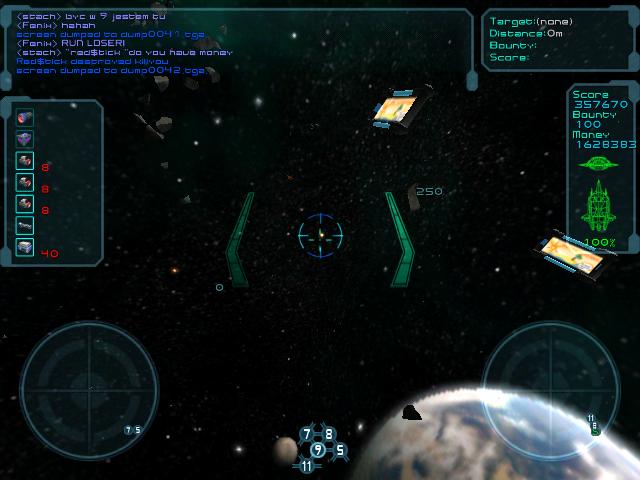Click the green ship wireframe status icon
The image size is (640, 480).
click(600, 207)
